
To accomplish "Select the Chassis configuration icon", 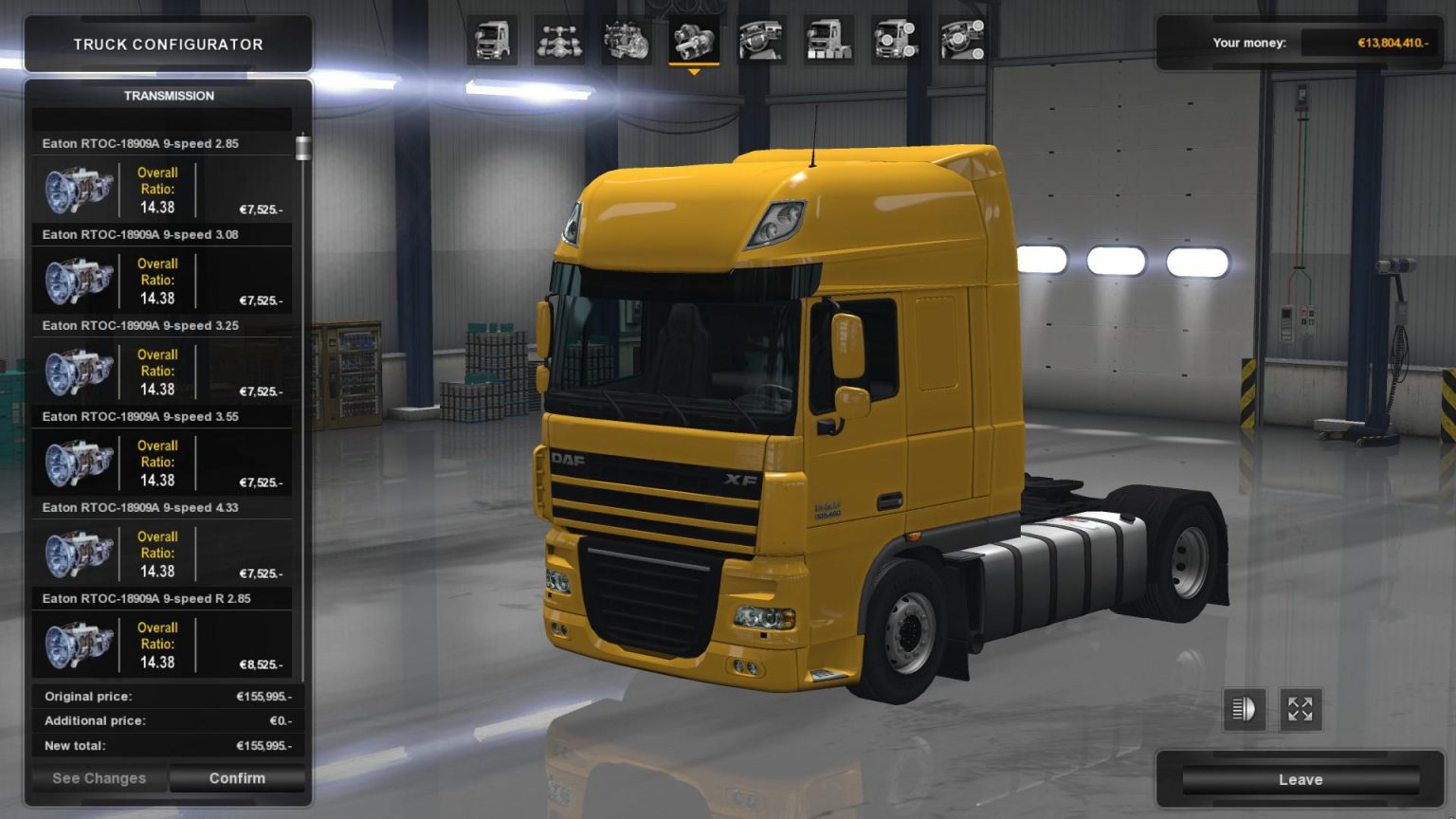I will (x=561, y=42).
